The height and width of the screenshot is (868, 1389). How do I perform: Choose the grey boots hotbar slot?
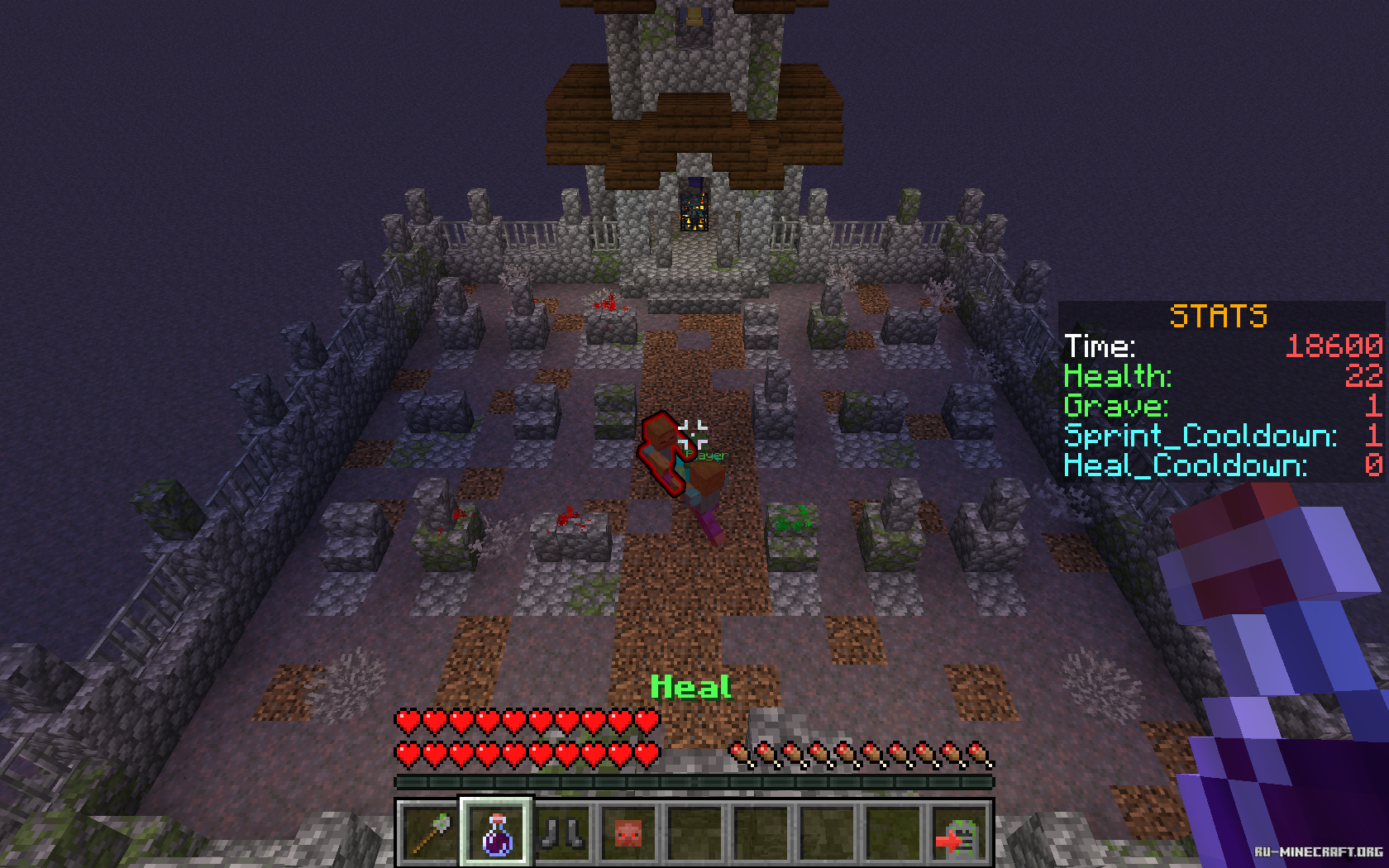[x=563, y=832]
